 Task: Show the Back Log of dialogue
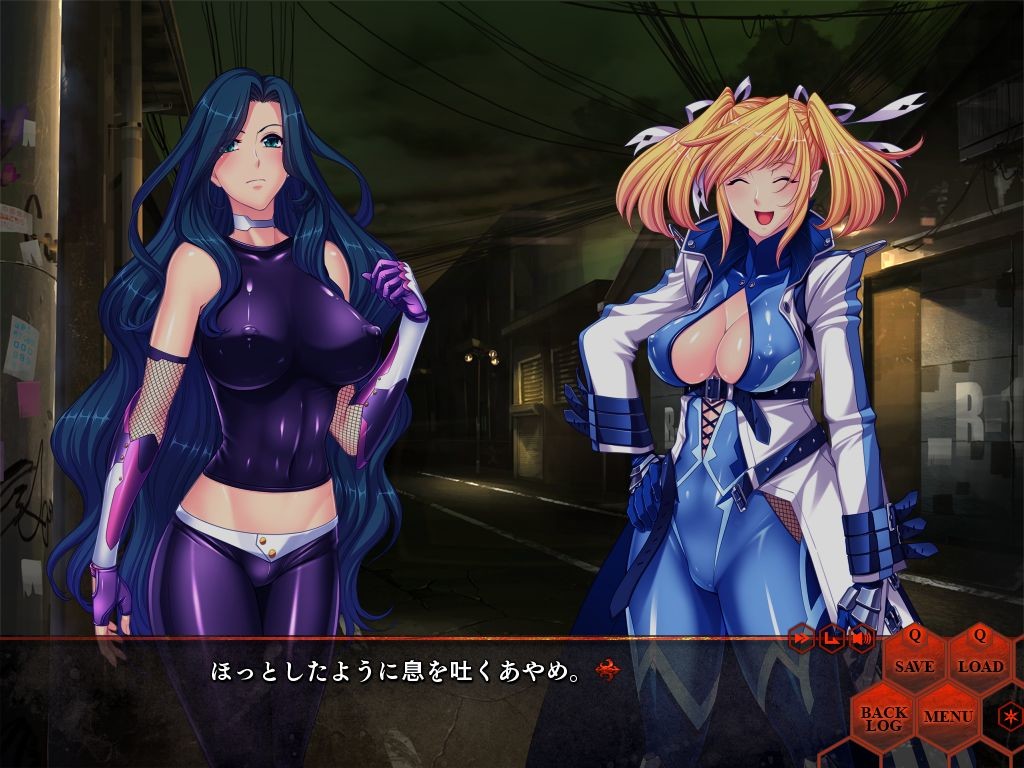coord(884,717)
